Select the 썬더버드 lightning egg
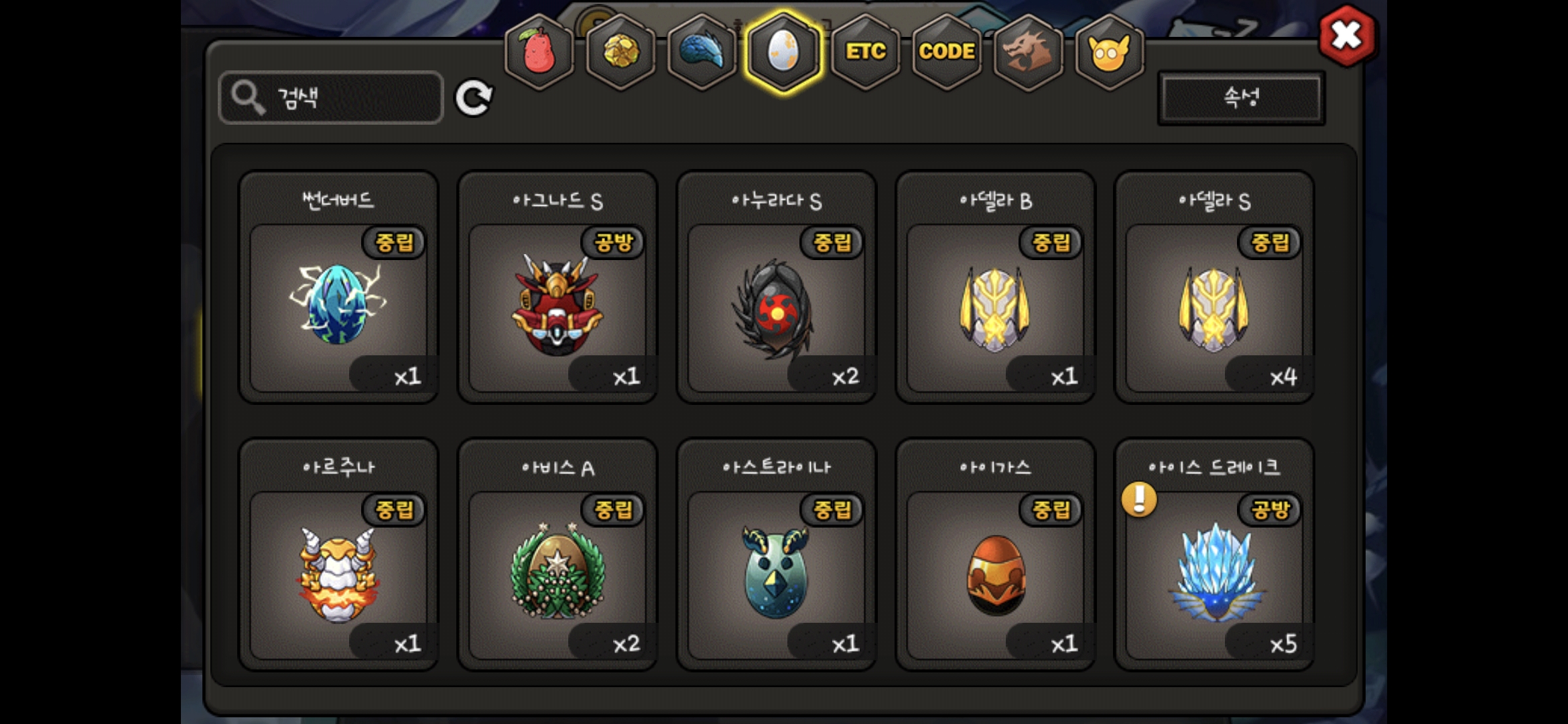 338,305
